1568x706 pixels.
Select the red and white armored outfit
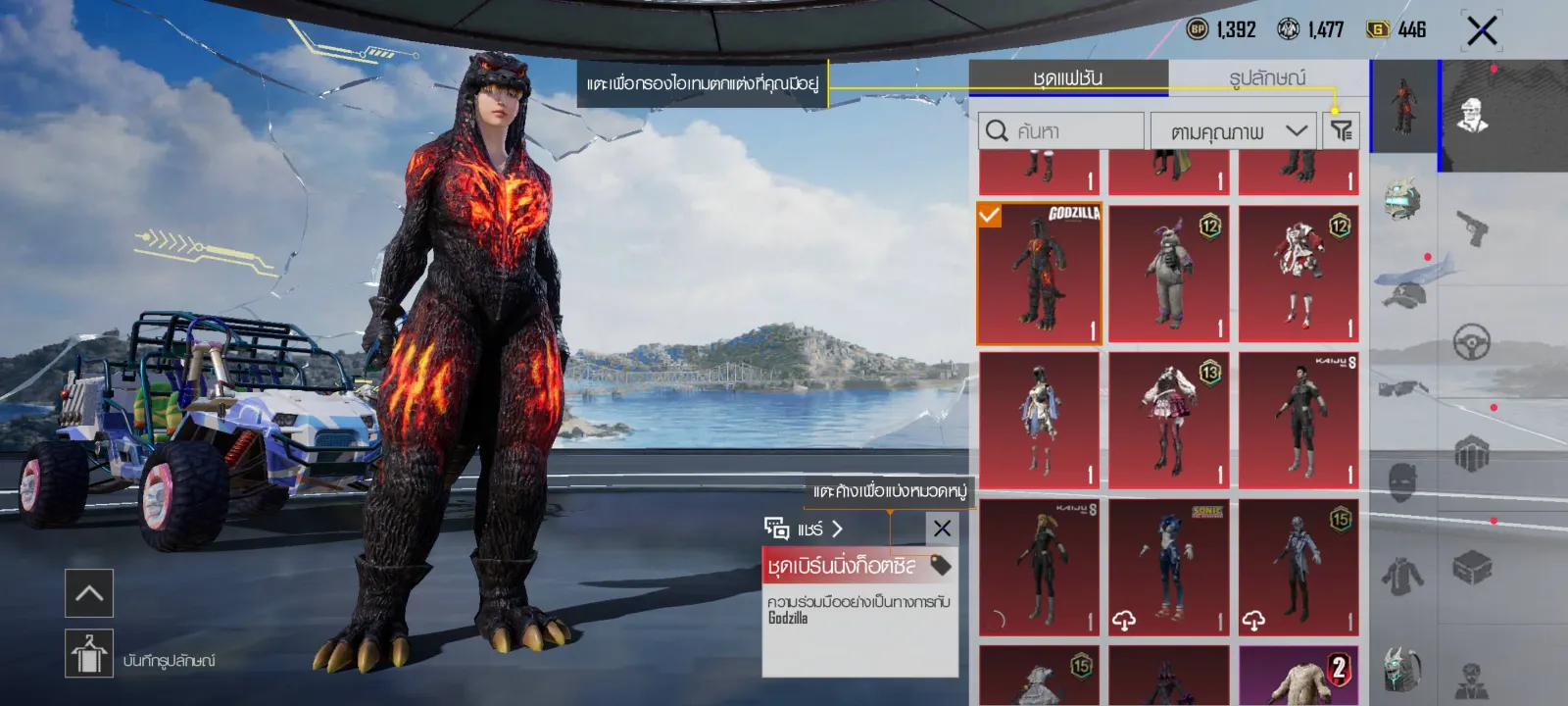click(1298, 275)
